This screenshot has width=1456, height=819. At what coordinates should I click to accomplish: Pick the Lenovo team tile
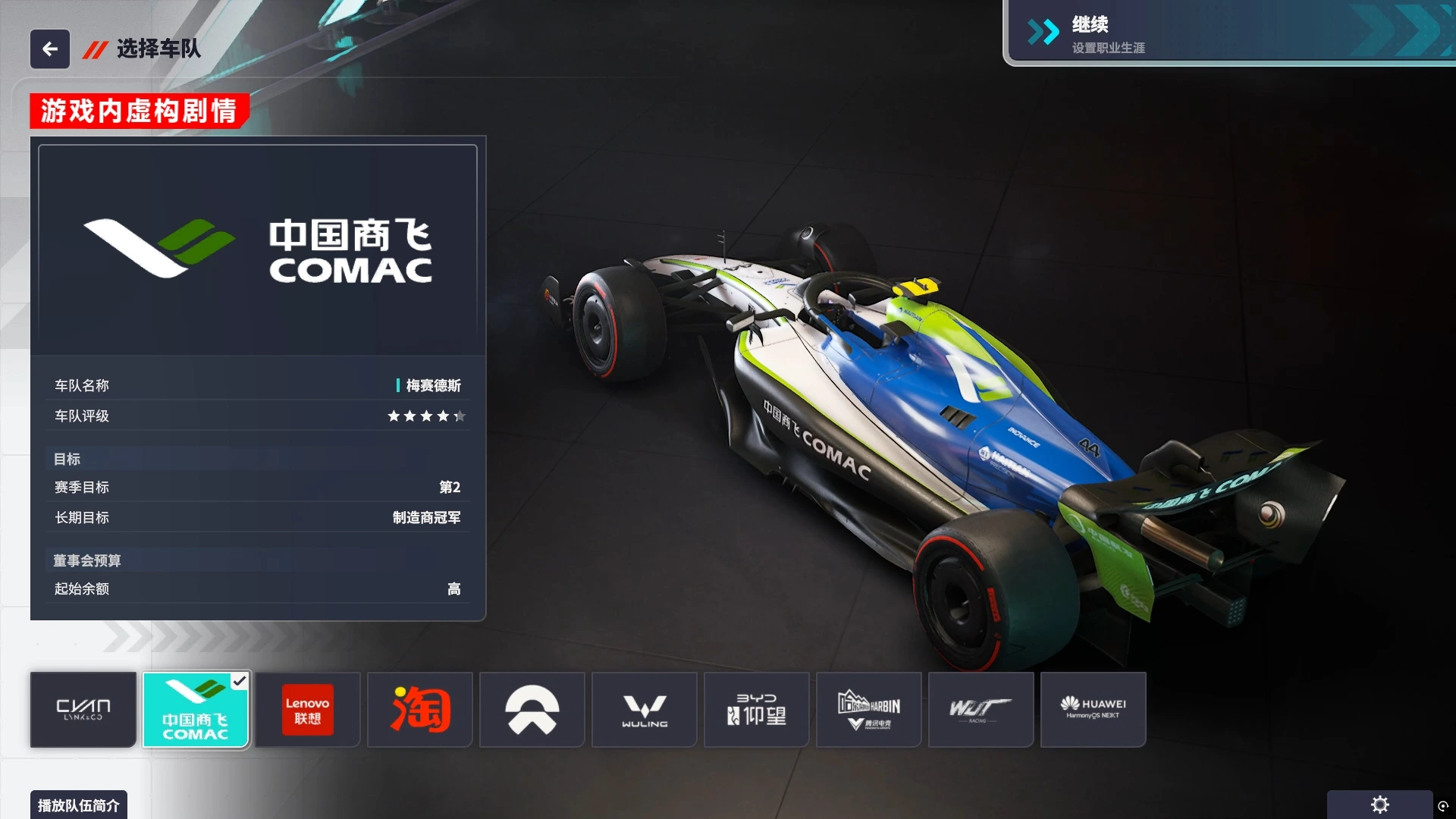click(307, 710)
